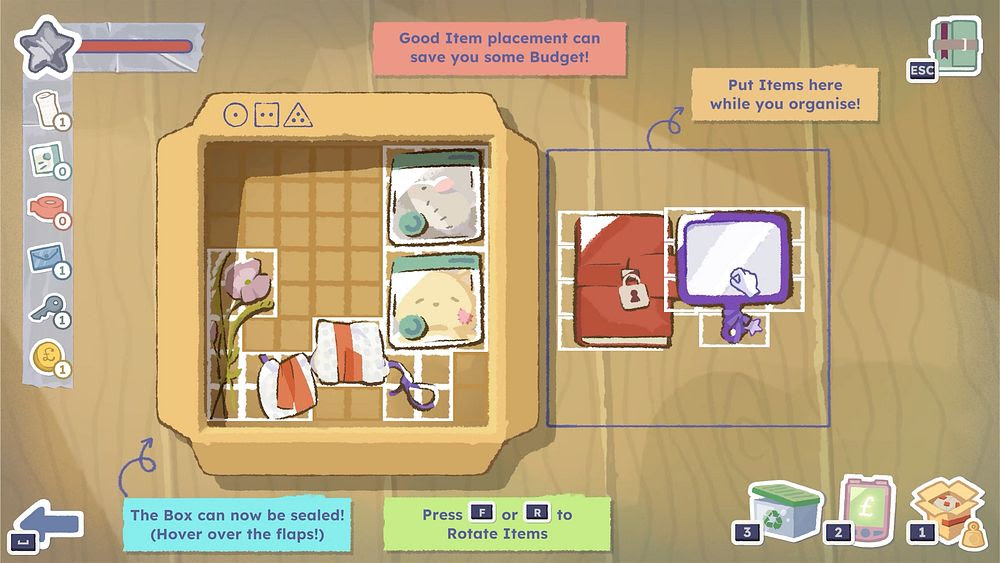The image size is (1000, 563).
Task: Select the blue envelope icon
Action: 46,258
